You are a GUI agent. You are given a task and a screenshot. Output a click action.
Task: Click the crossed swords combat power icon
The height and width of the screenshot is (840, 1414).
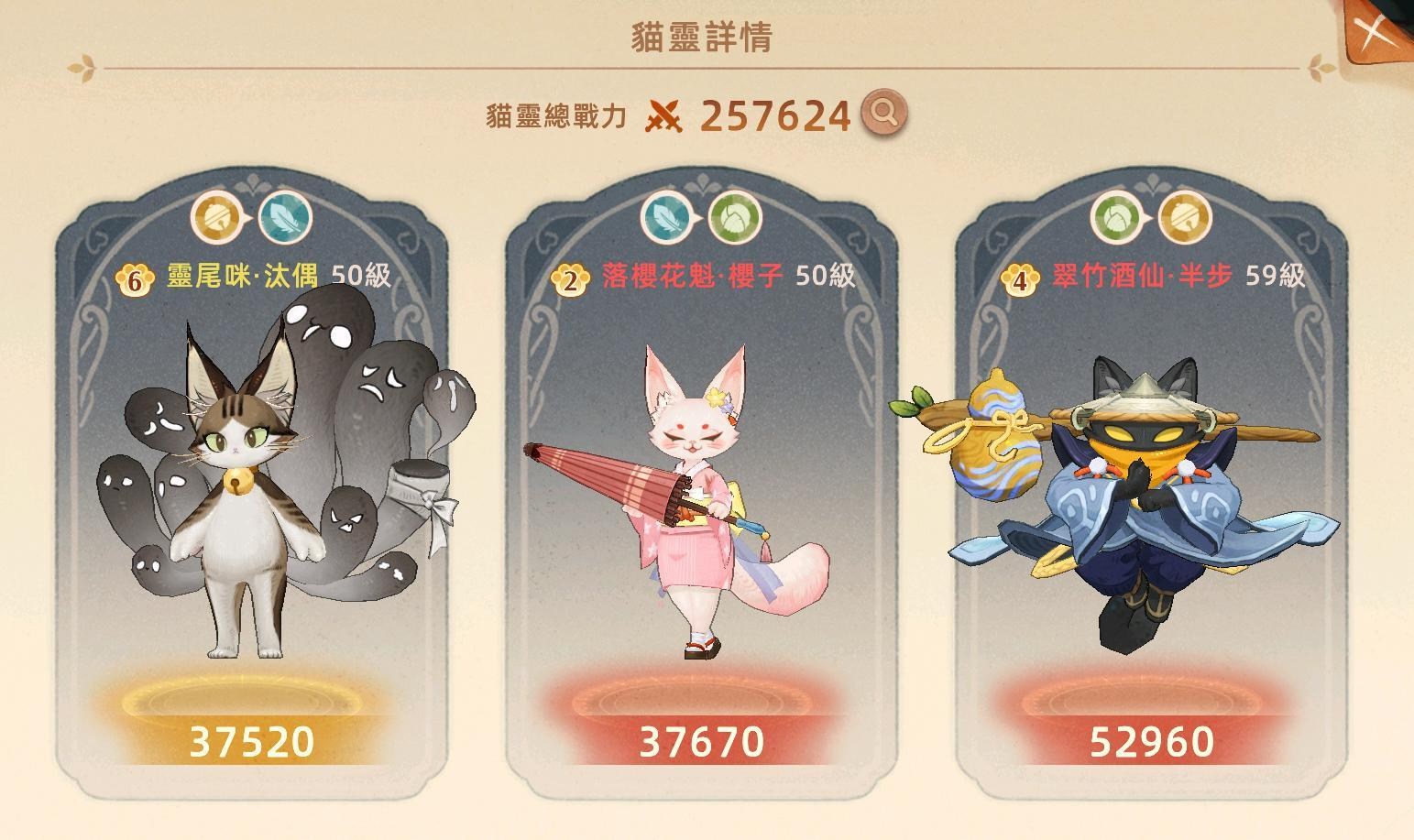[666, 116]
